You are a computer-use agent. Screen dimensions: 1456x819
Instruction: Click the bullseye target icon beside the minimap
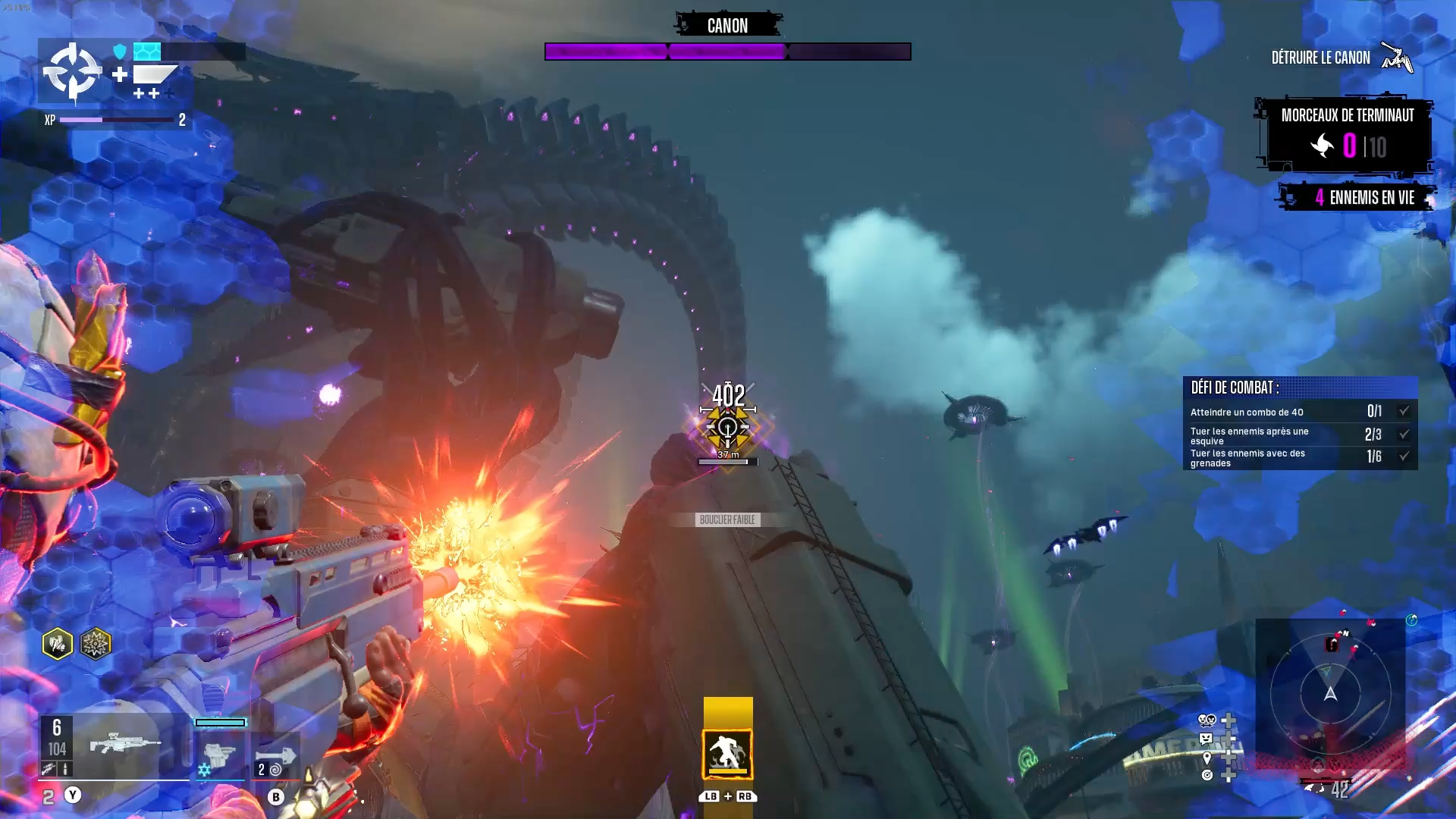pos(1207,775)
